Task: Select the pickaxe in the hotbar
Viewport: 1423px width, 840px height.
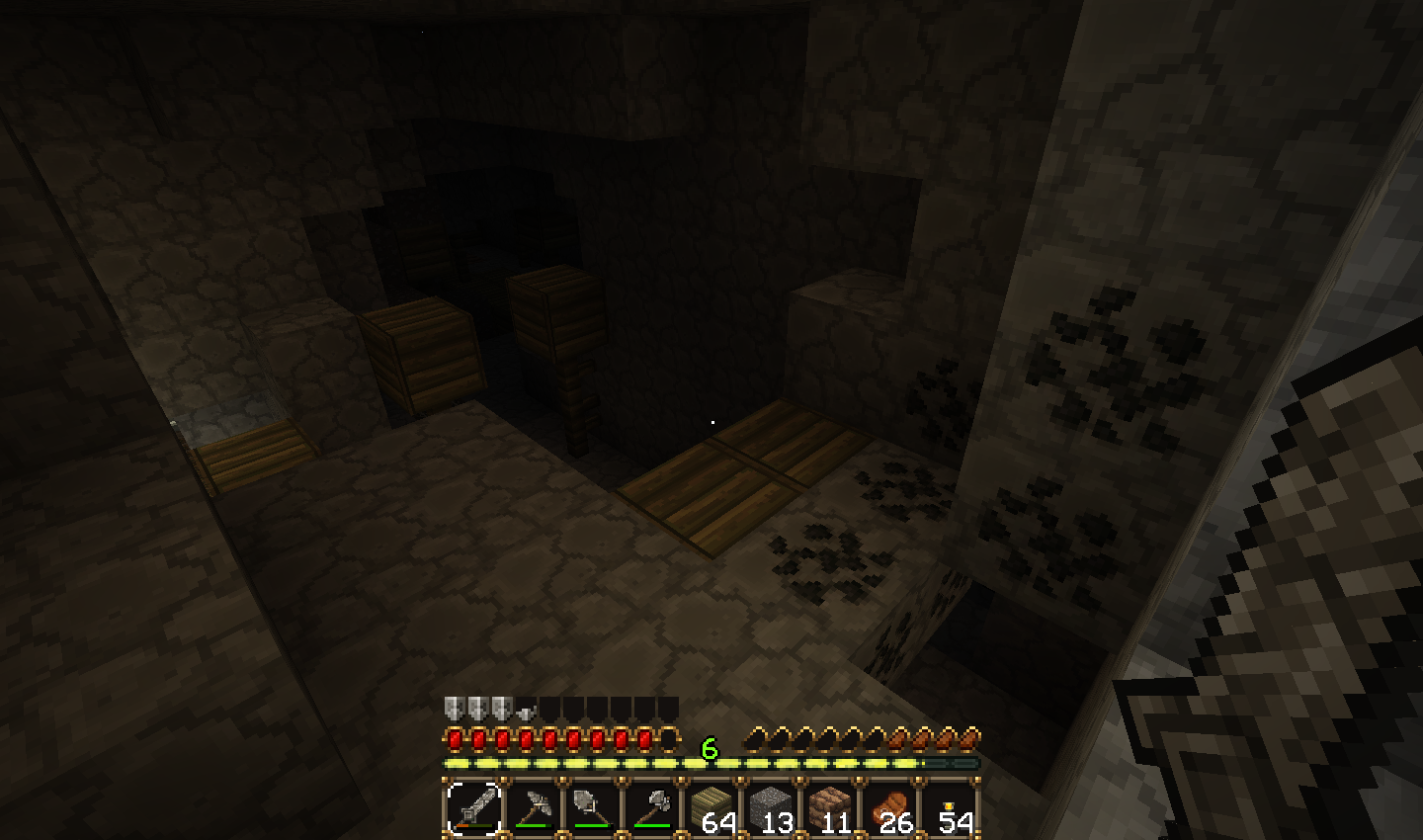Action: pos(534,808)
